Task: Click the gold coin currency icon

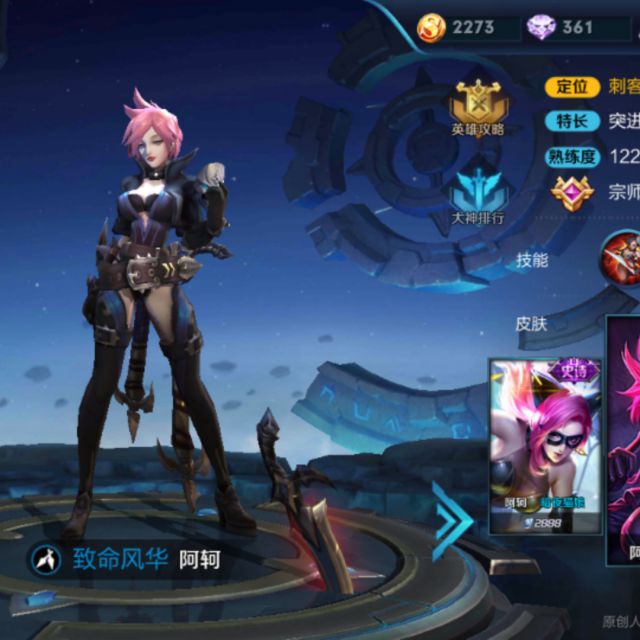Action: click(x=432, y=27)
